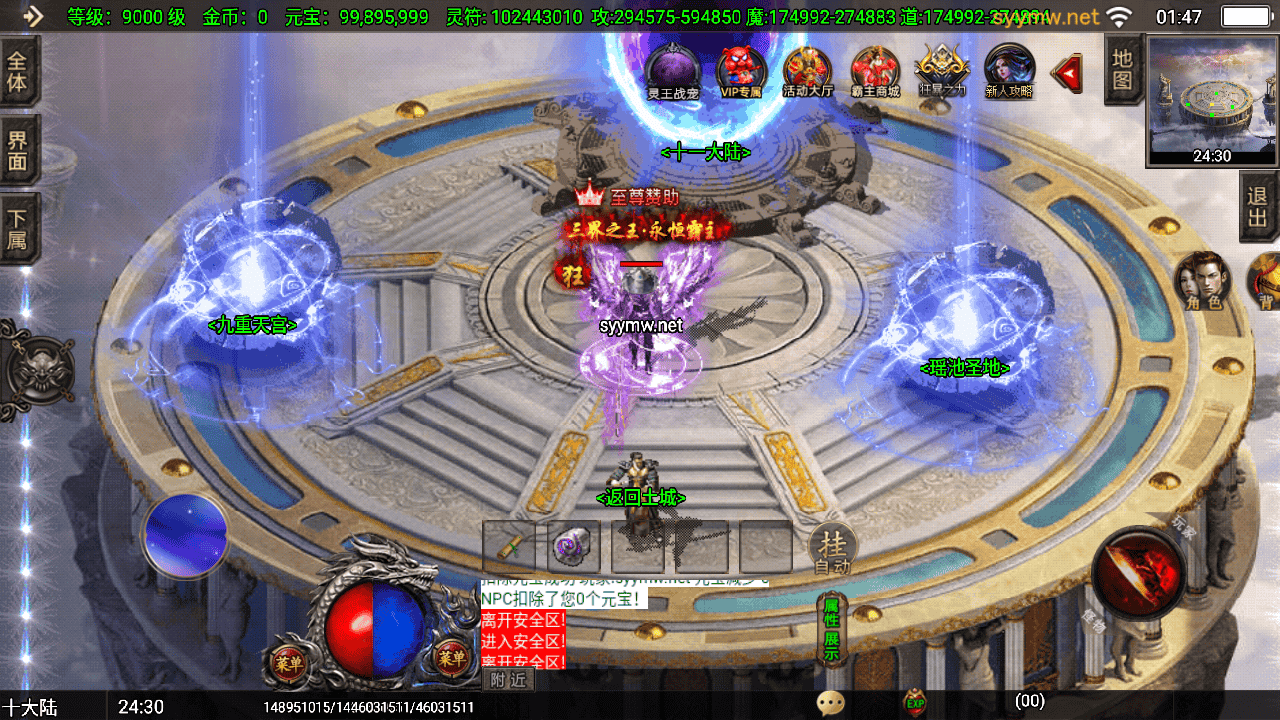Select the 附近 nearby chat tab
This screenshot has height=720, width=1280.
(x=509, y=680)
